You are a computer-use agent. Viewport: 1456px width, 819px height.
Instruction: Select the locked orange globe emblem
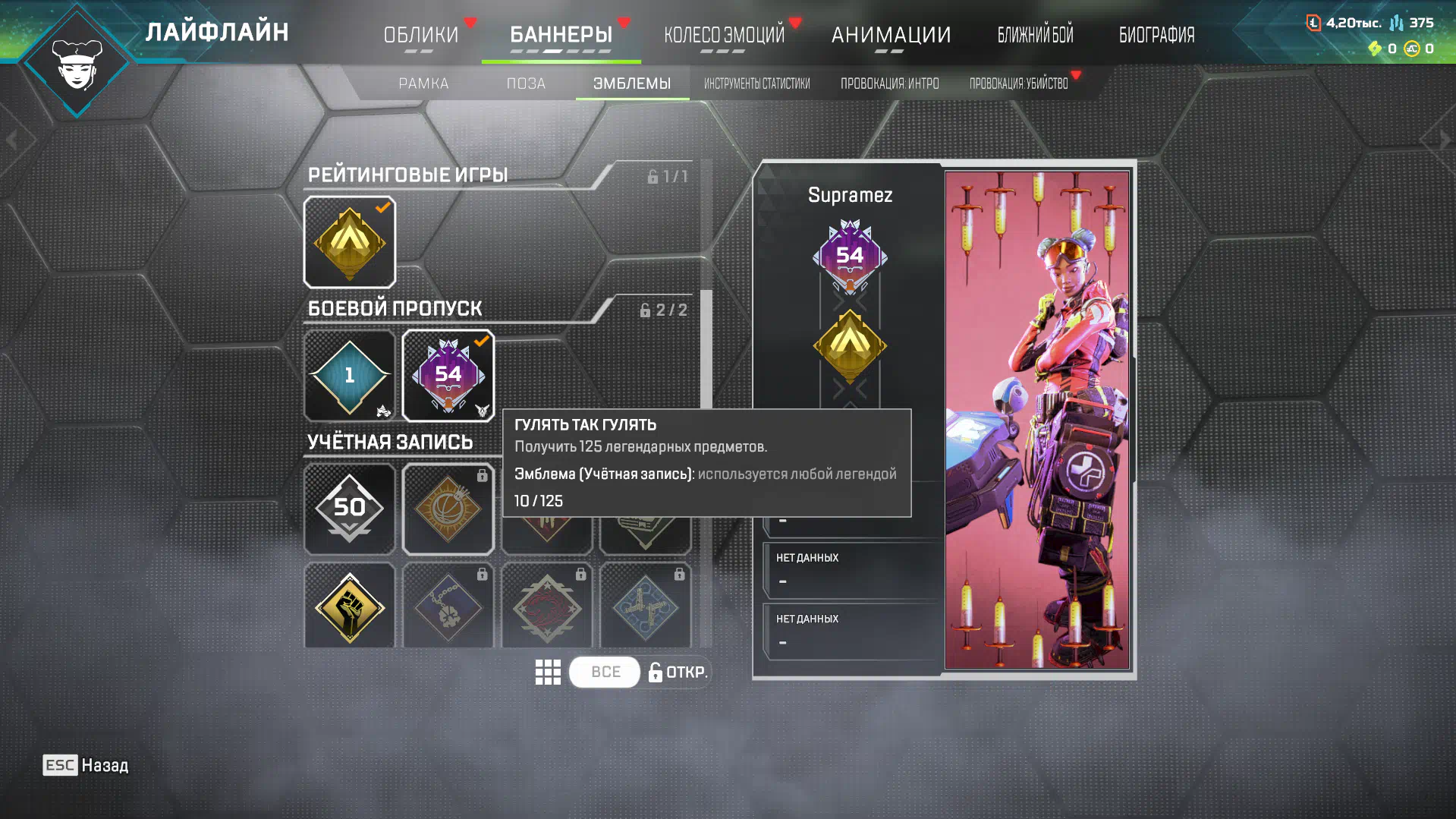tap(448, 509)
